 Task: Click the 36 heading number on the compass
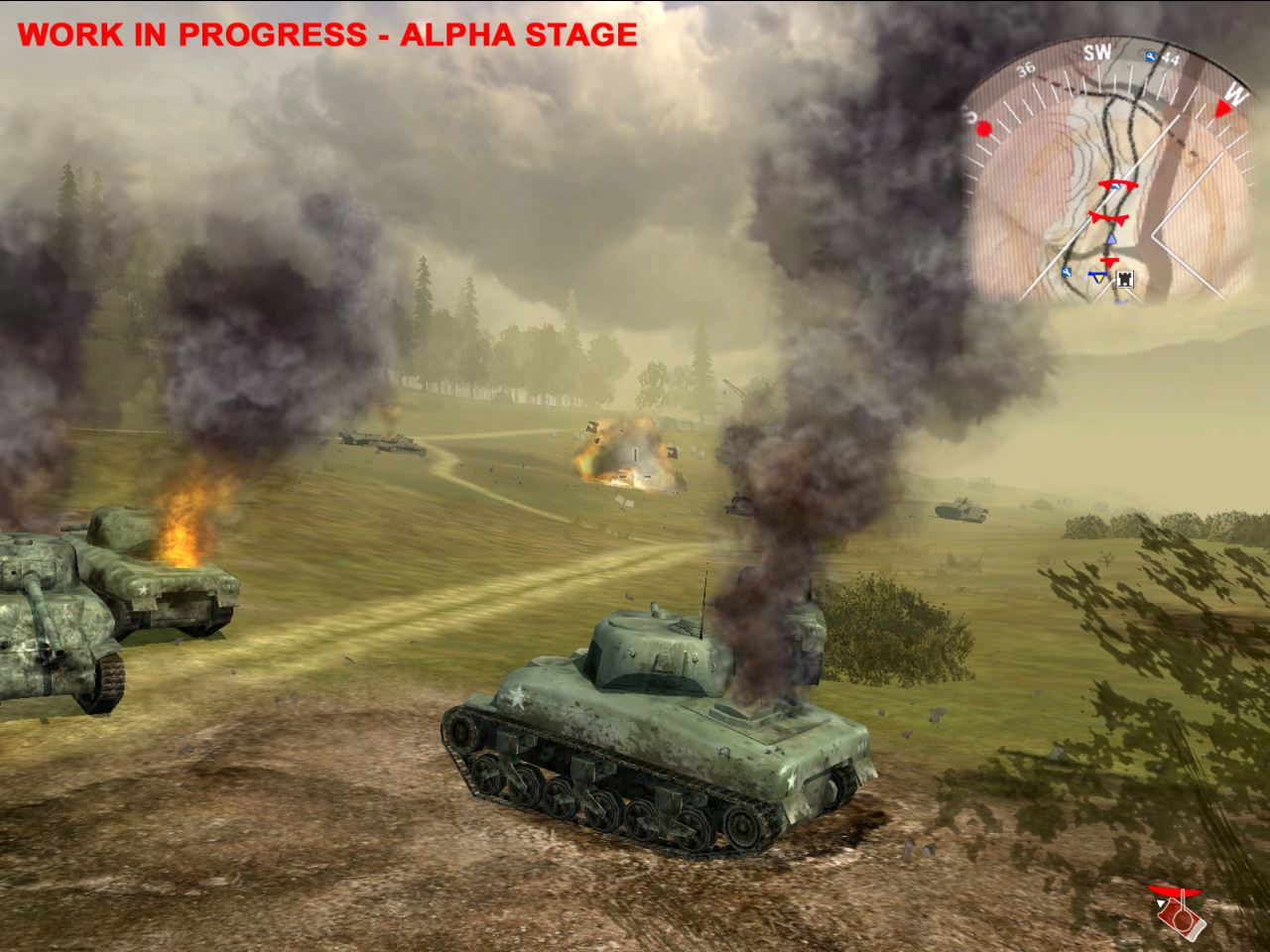pyautogui.click(x=1026, y=68)
